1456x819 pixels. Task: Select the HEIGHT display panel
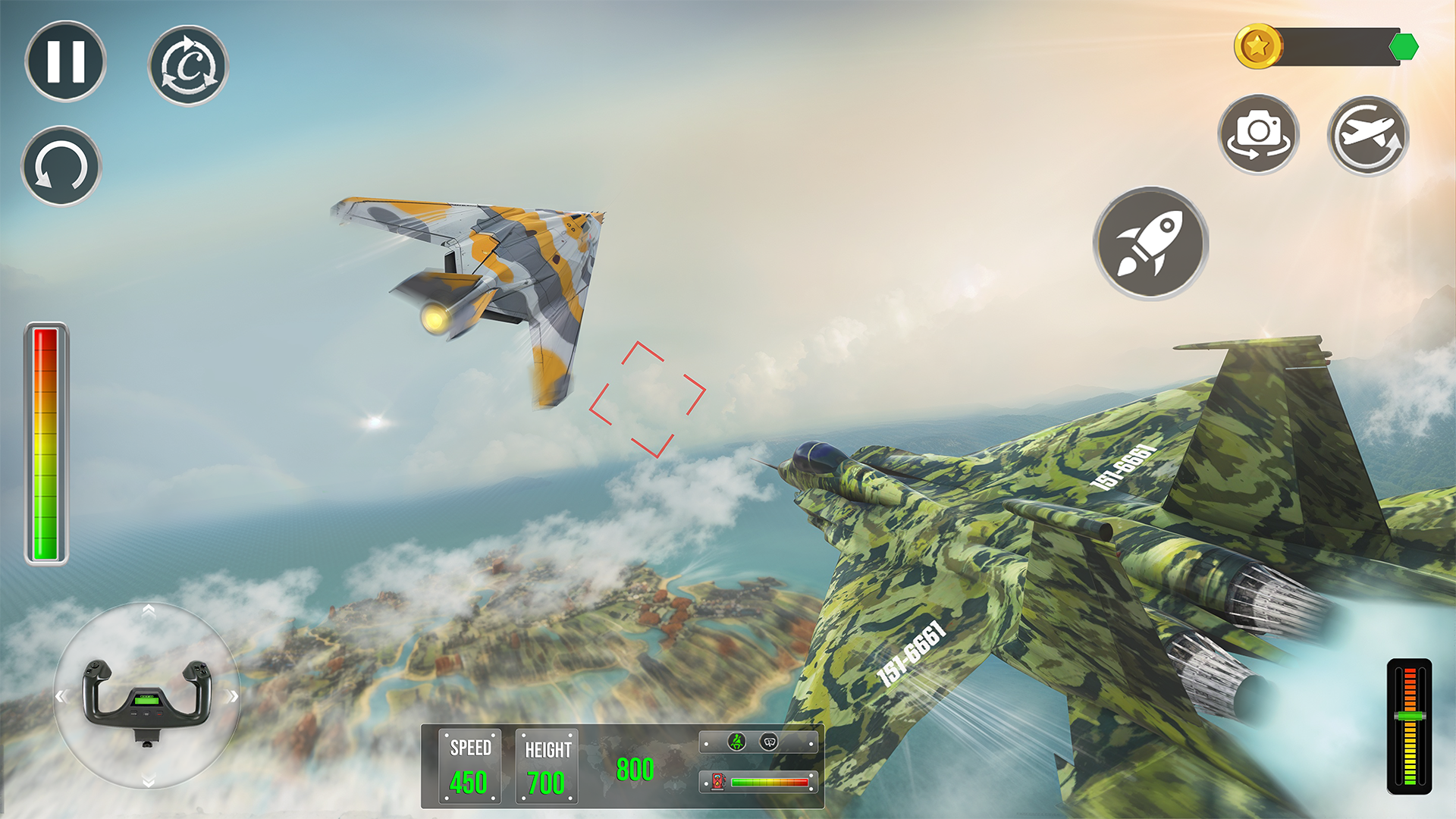pyautogui.click(x=545, y=764)
